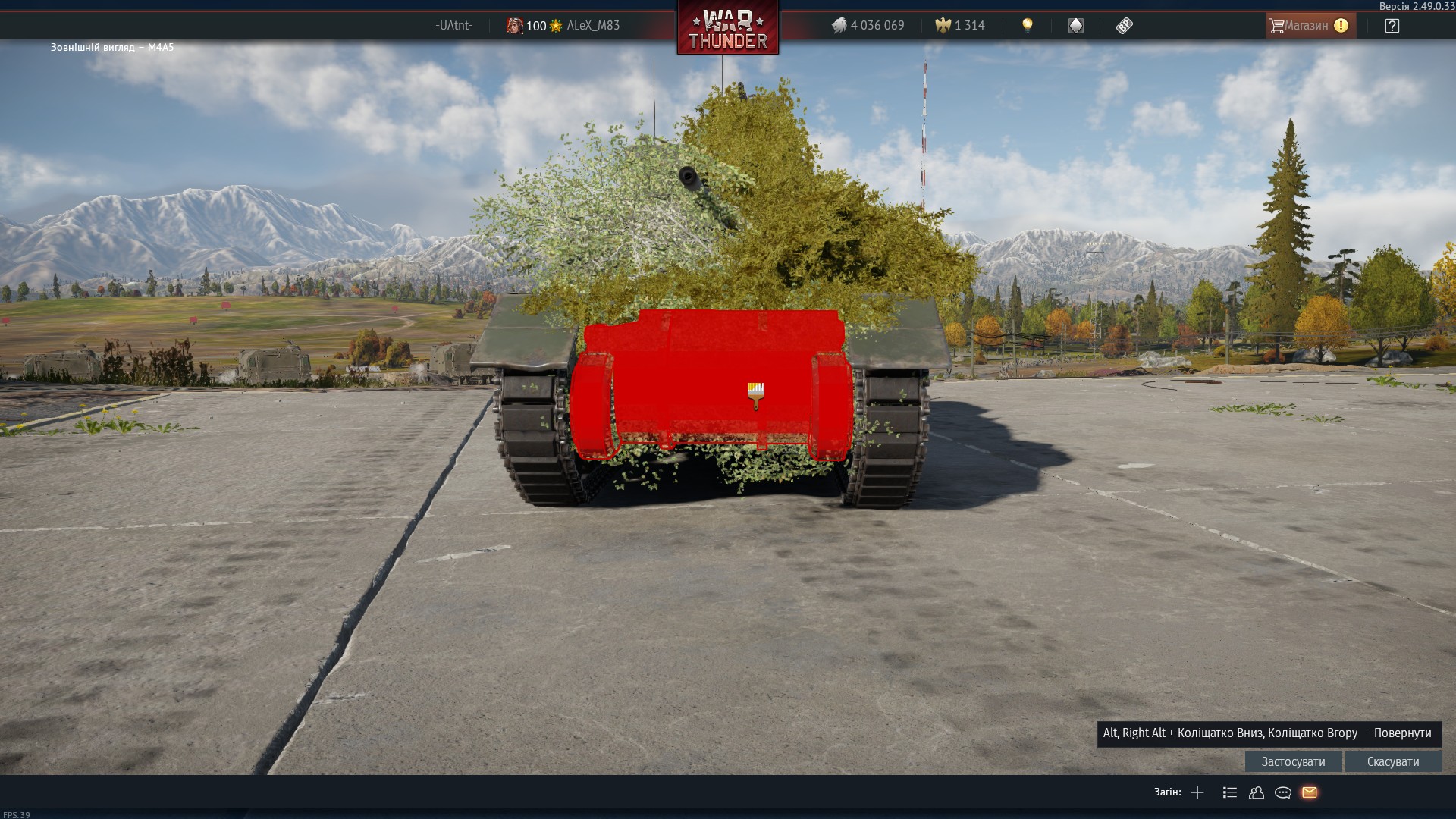Show the Silver Lions balance
This screenshot has width=1456, height=819.
tap(868, 26)
